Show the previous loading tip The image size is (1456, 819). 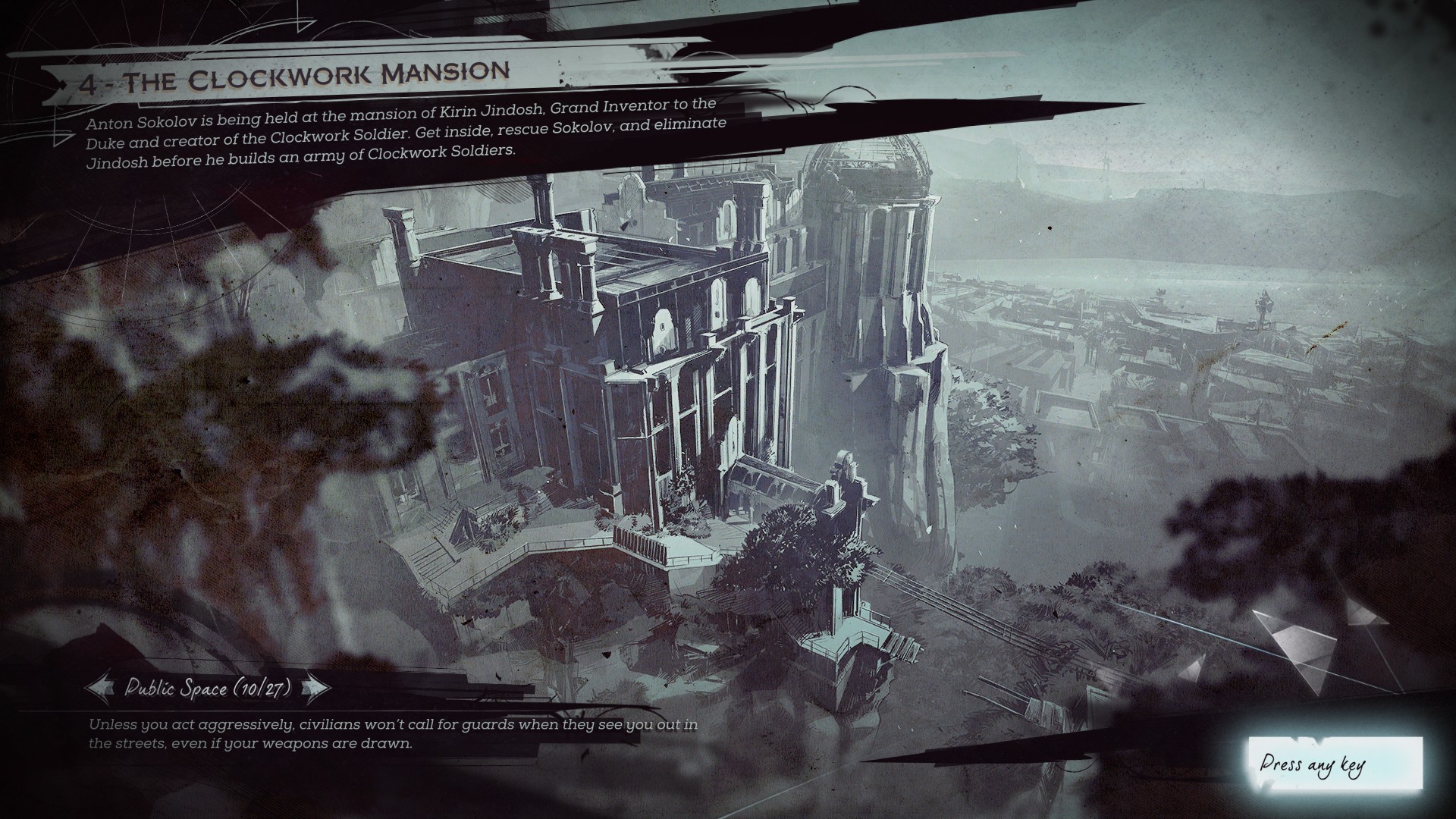point(99,688)
